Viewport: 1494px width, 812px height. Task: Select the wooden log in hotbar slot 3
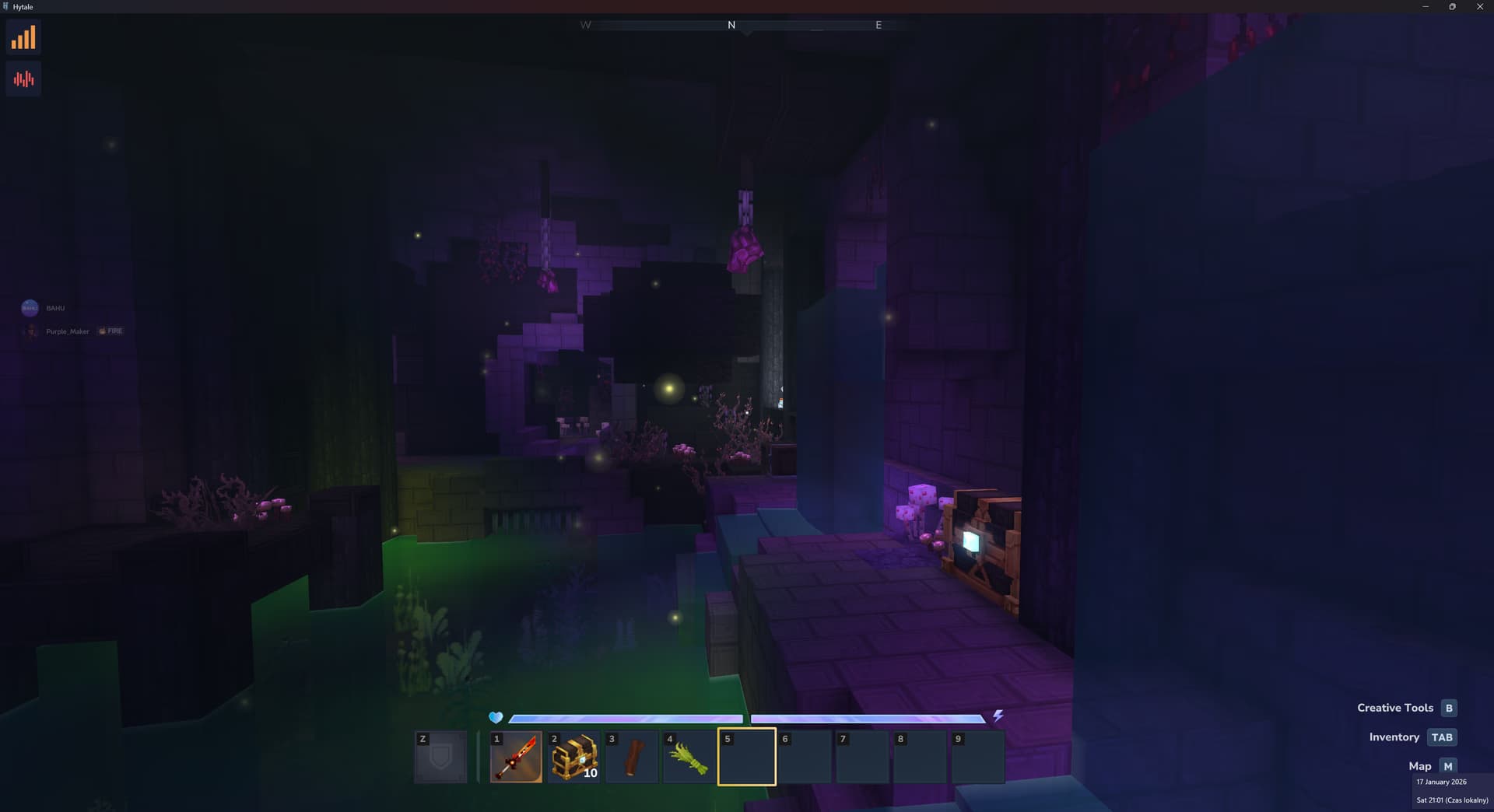pyautogui.click(x=631, y=756)
